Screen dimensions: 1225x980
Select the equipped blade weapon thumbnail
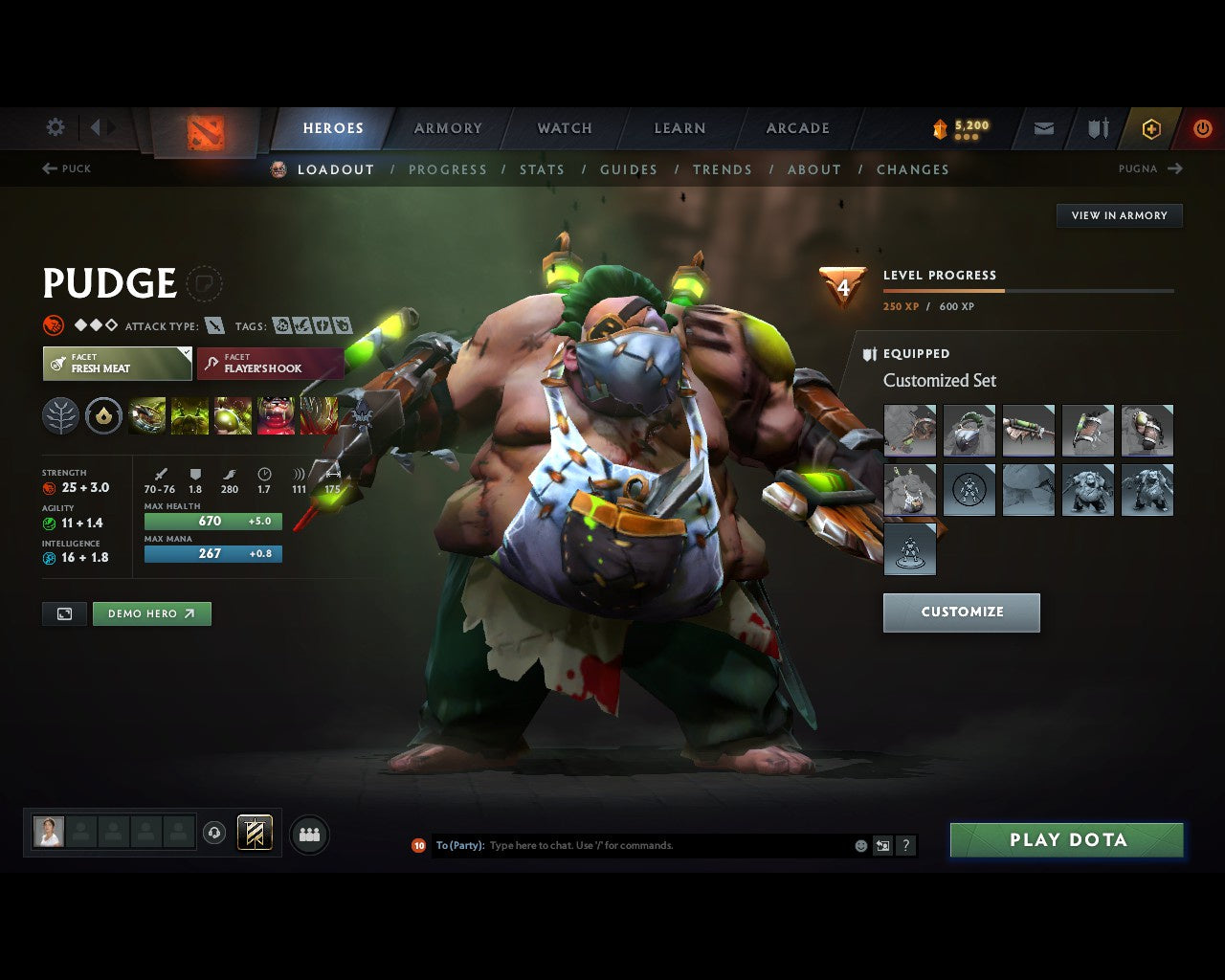pyautogui.click(x=1029, y=431)
